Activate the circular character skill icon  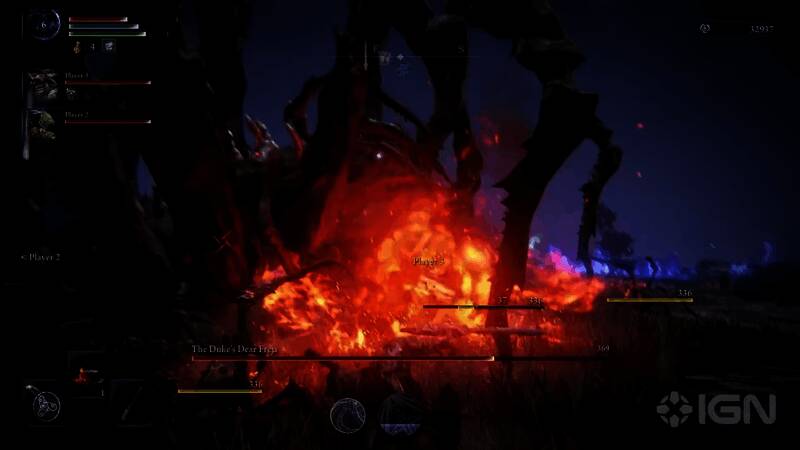pyautogui.click(x=347, y=415)
